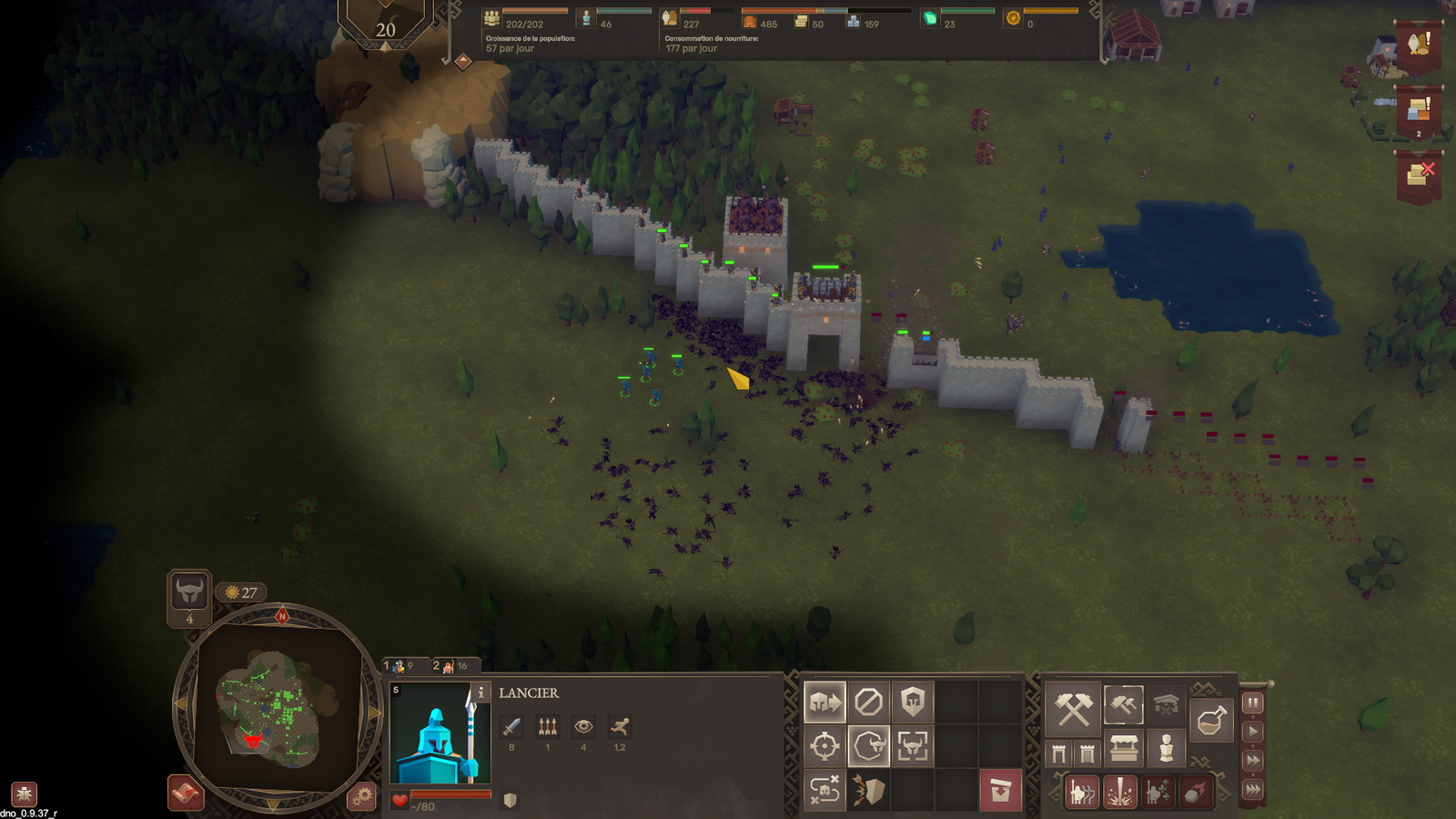Switch to triple-arrow fastest game speed

click(1253, 789)
